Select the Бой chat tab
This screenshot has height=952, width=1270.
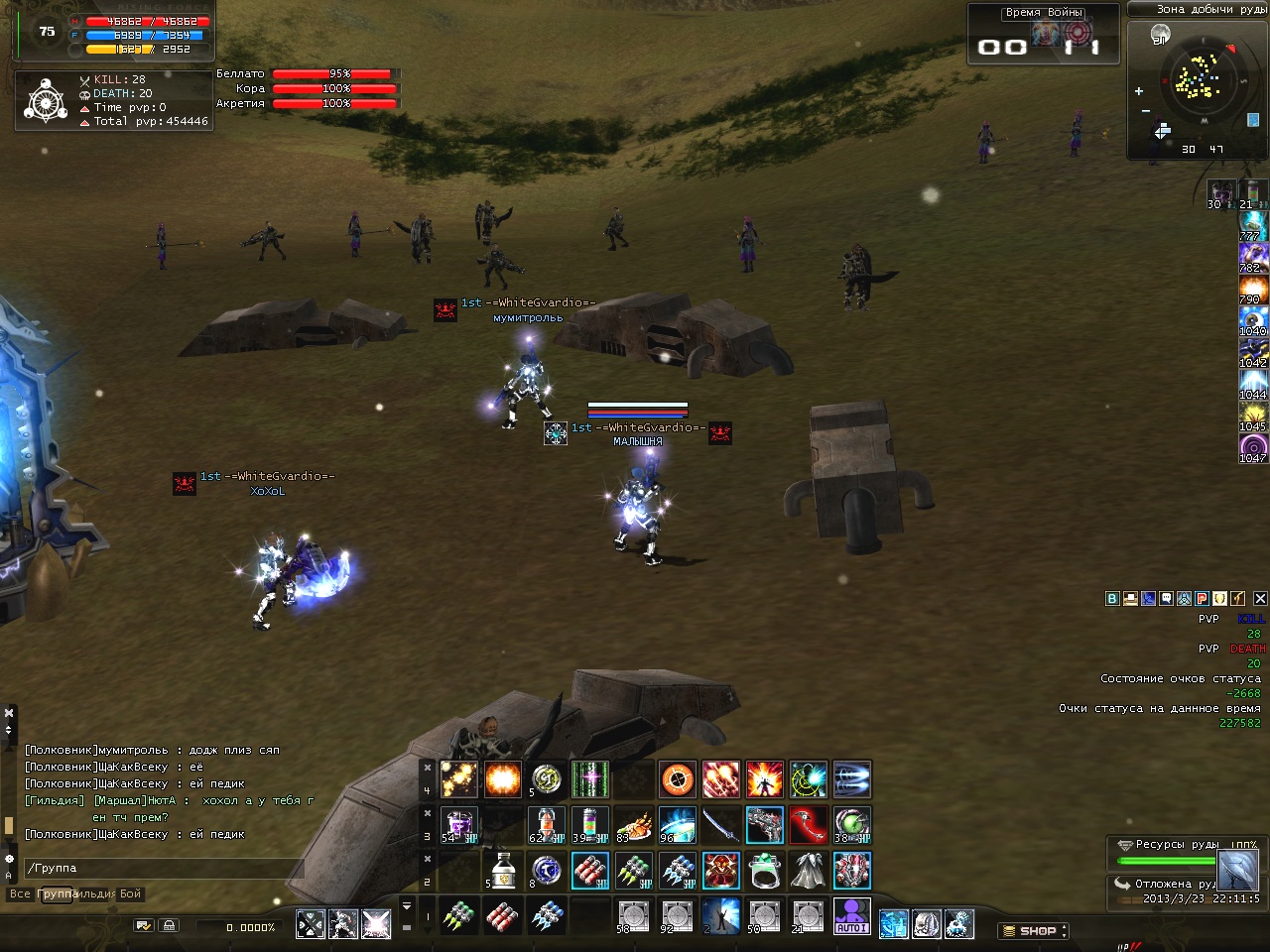pyautogui.click(x=131, y=894)
